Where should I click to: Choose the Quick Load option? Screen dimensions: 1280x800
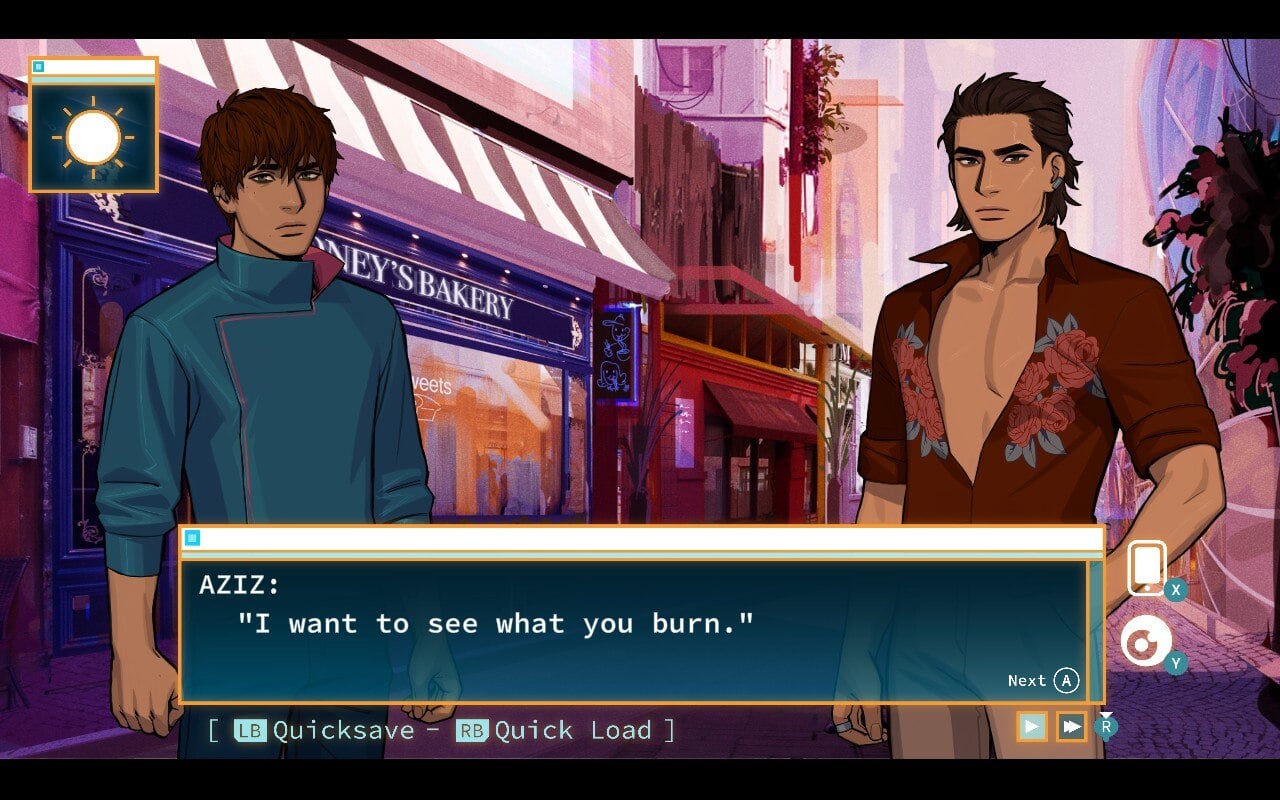pos(572,730)
